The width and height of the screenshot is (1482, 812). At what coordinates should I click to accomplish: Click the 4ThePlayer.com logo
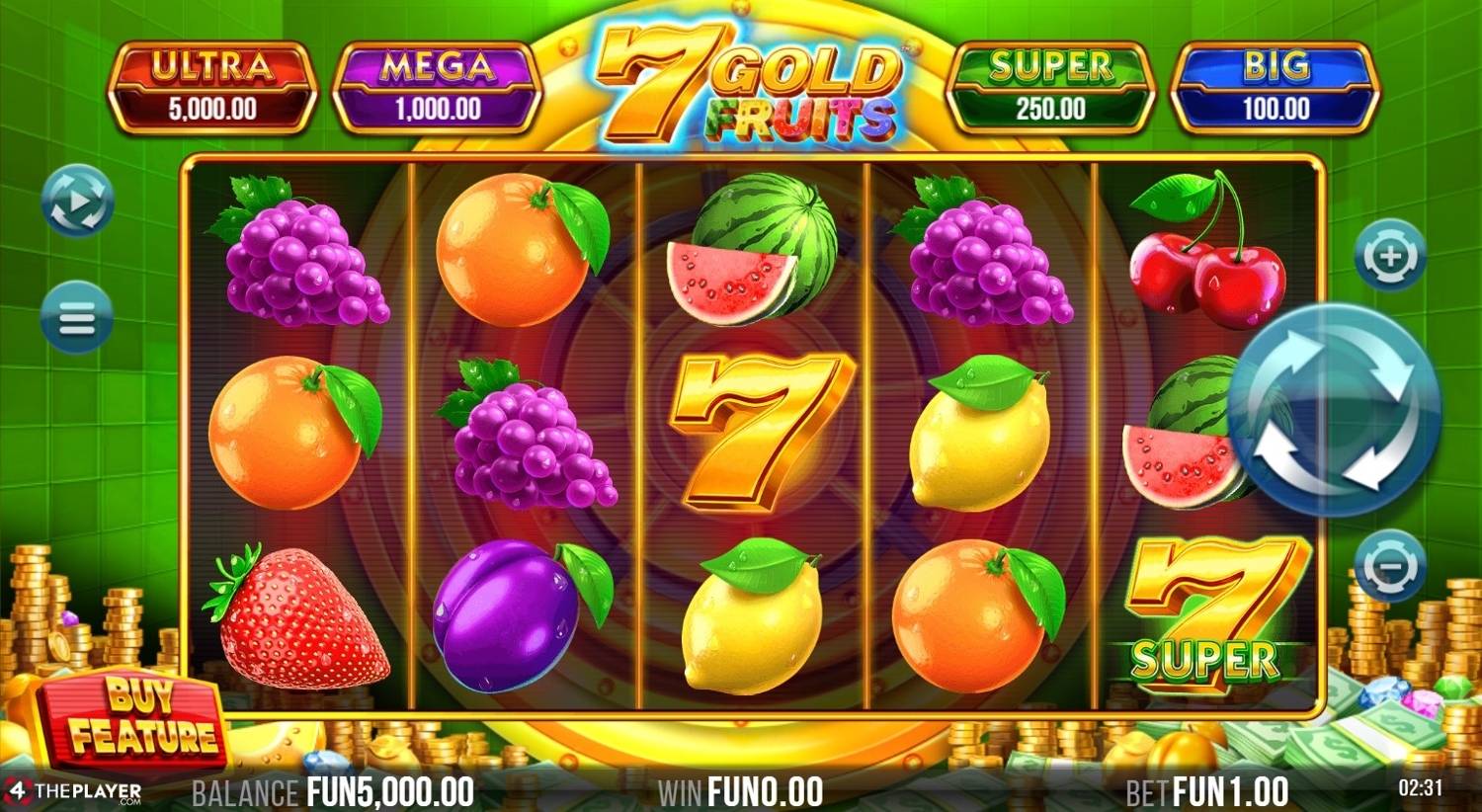[x=74, y=790]
